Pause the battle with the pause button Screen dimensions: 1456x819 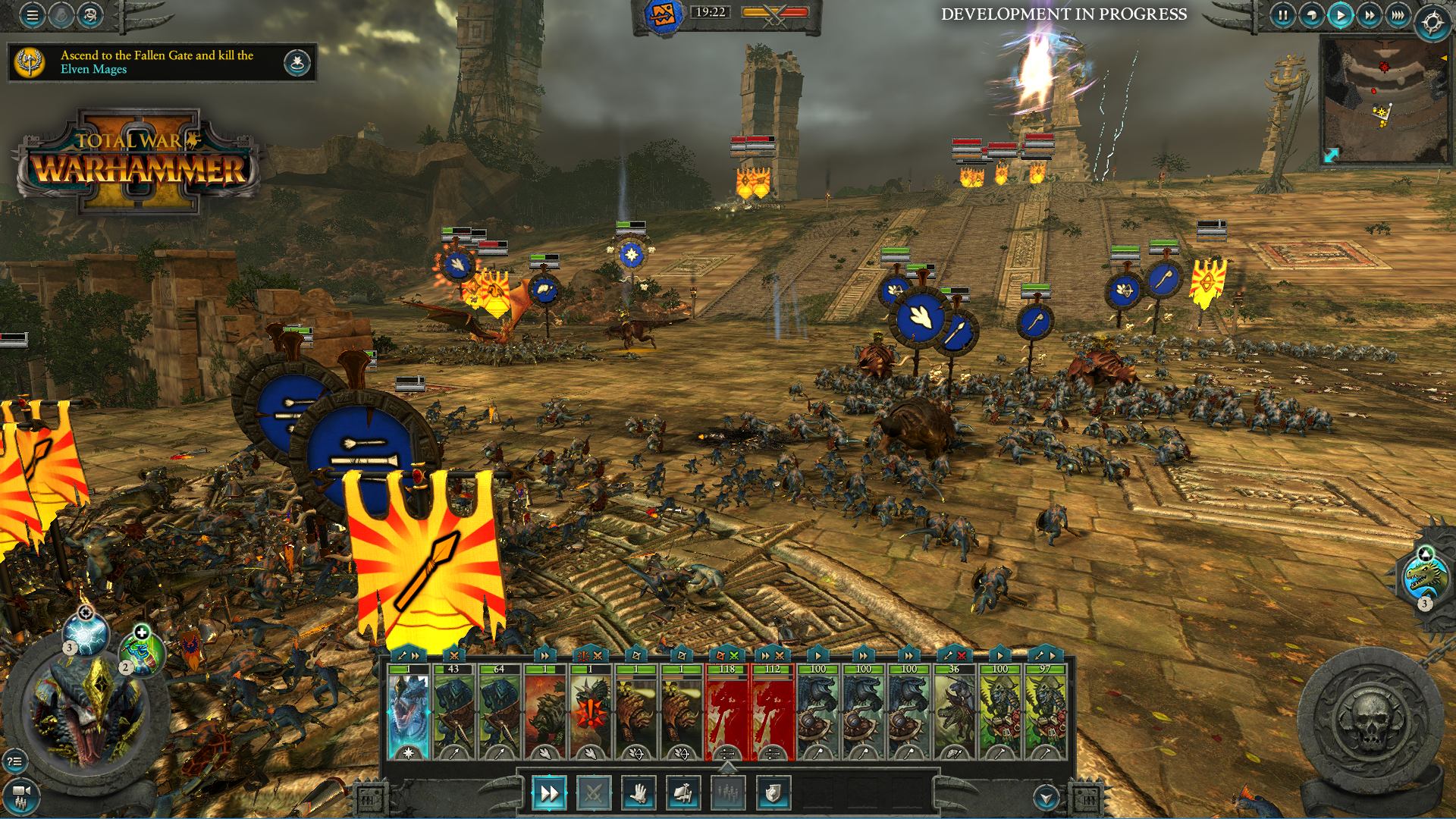(1282, 15)
